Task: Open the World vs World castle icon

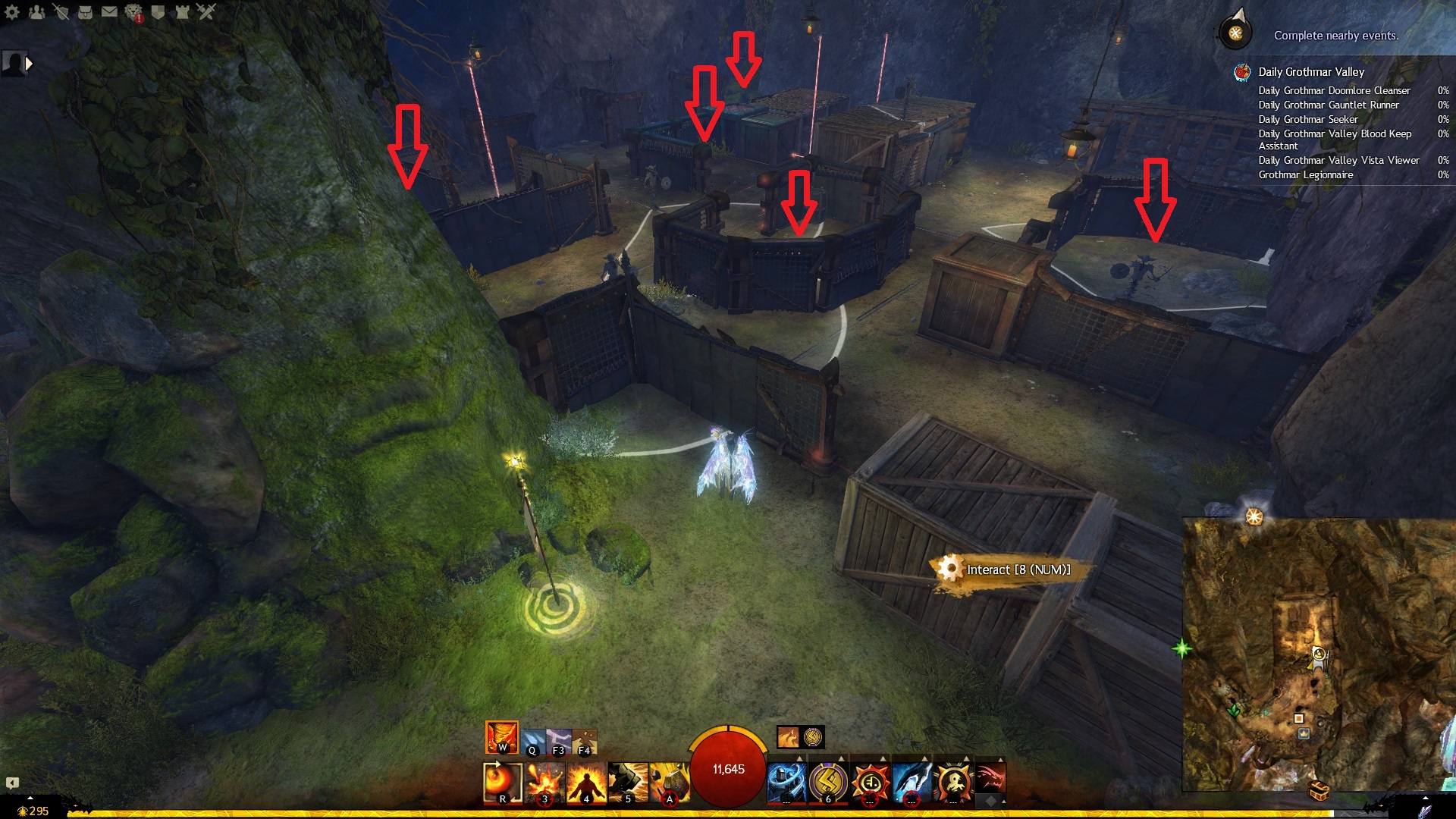Action: [182, 11]
